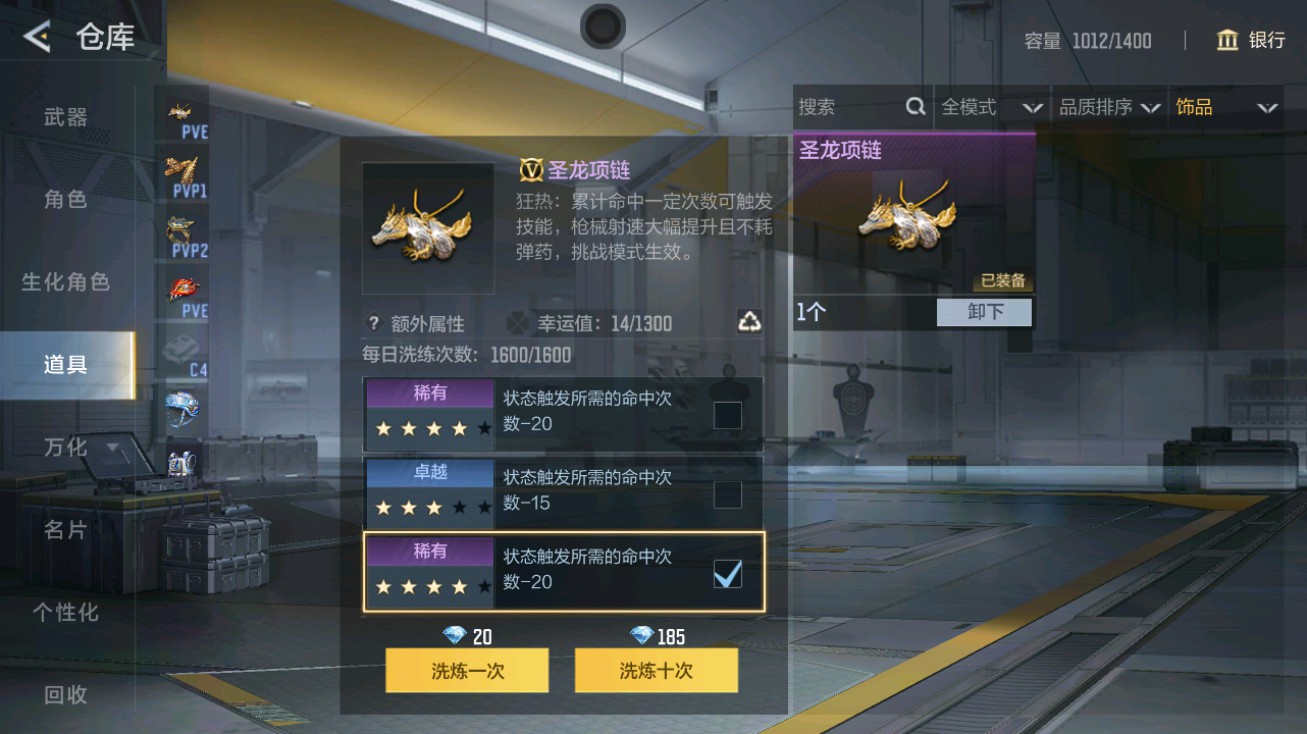
Task: Select the PVE pet icon in item strip
Action: pos(183,113)
